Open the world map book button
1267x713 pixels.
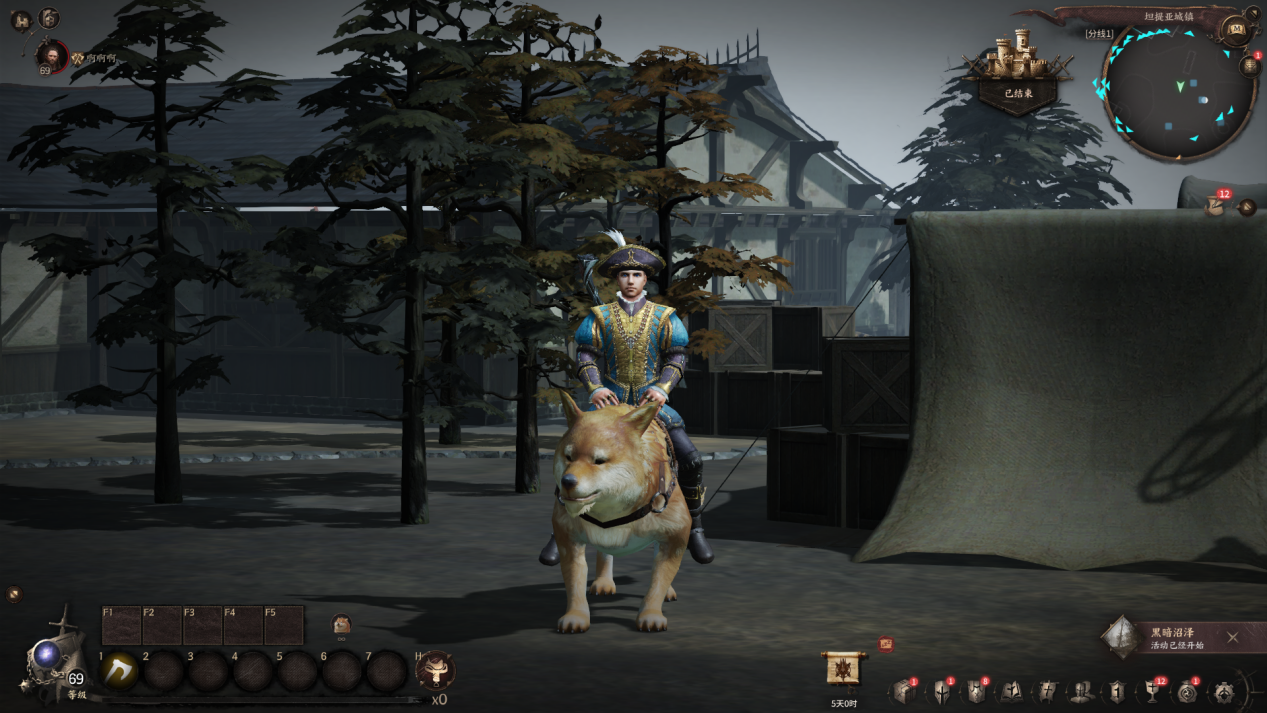tap(1237, 30)
